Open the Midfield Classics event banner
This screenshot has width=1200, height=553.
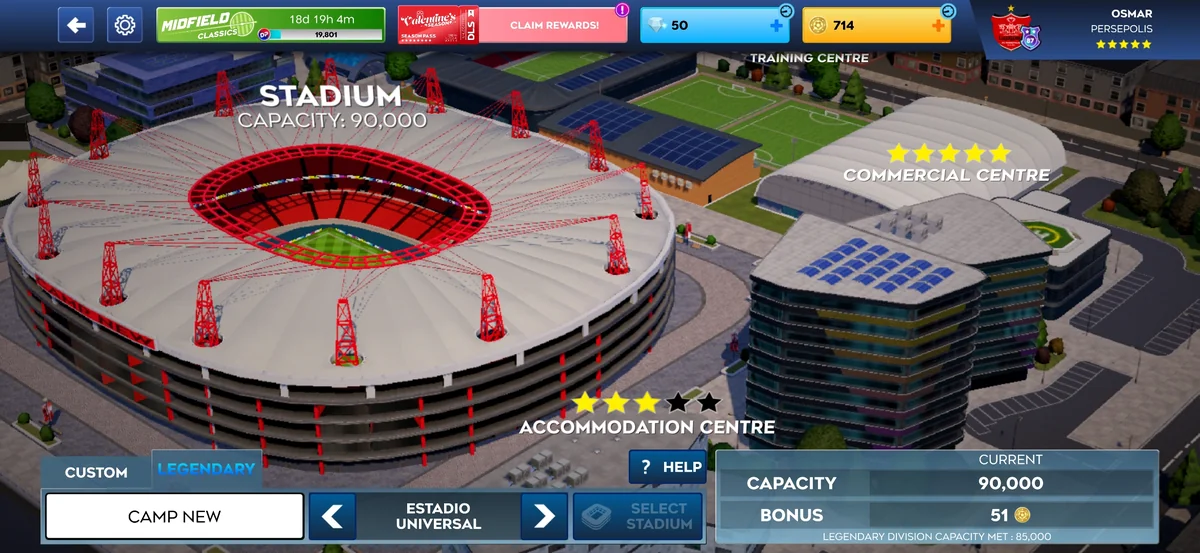[270, 25]
